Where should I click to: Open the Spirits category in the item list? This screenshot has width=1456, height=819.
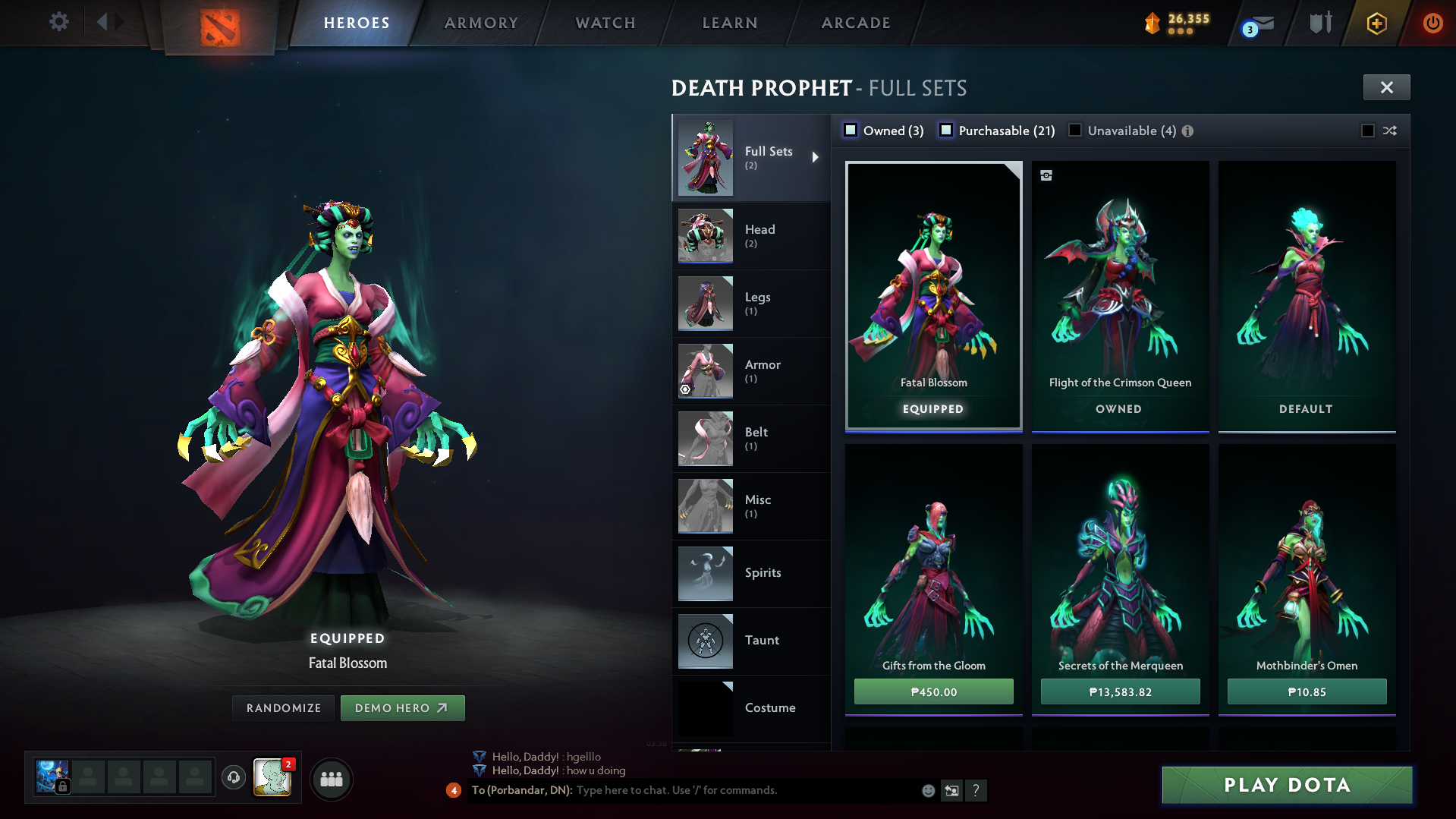(x=763, y=573)
